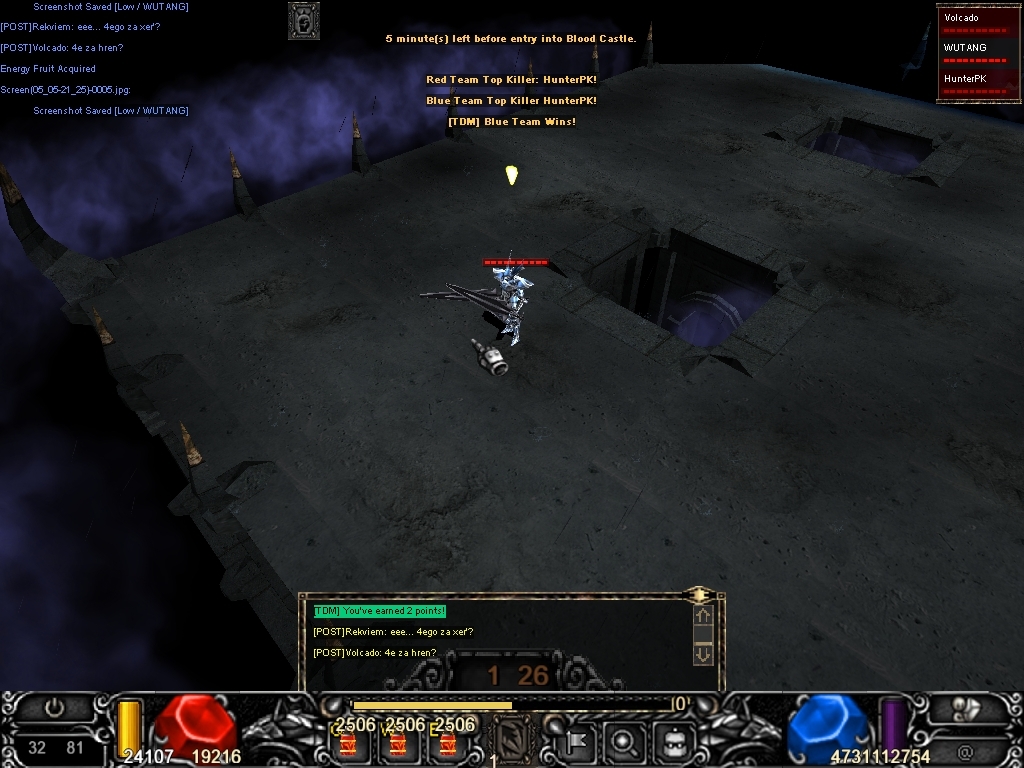Open the flag icon menu
The width and height of the screenshot is (1024, 768).
[579, 742]
